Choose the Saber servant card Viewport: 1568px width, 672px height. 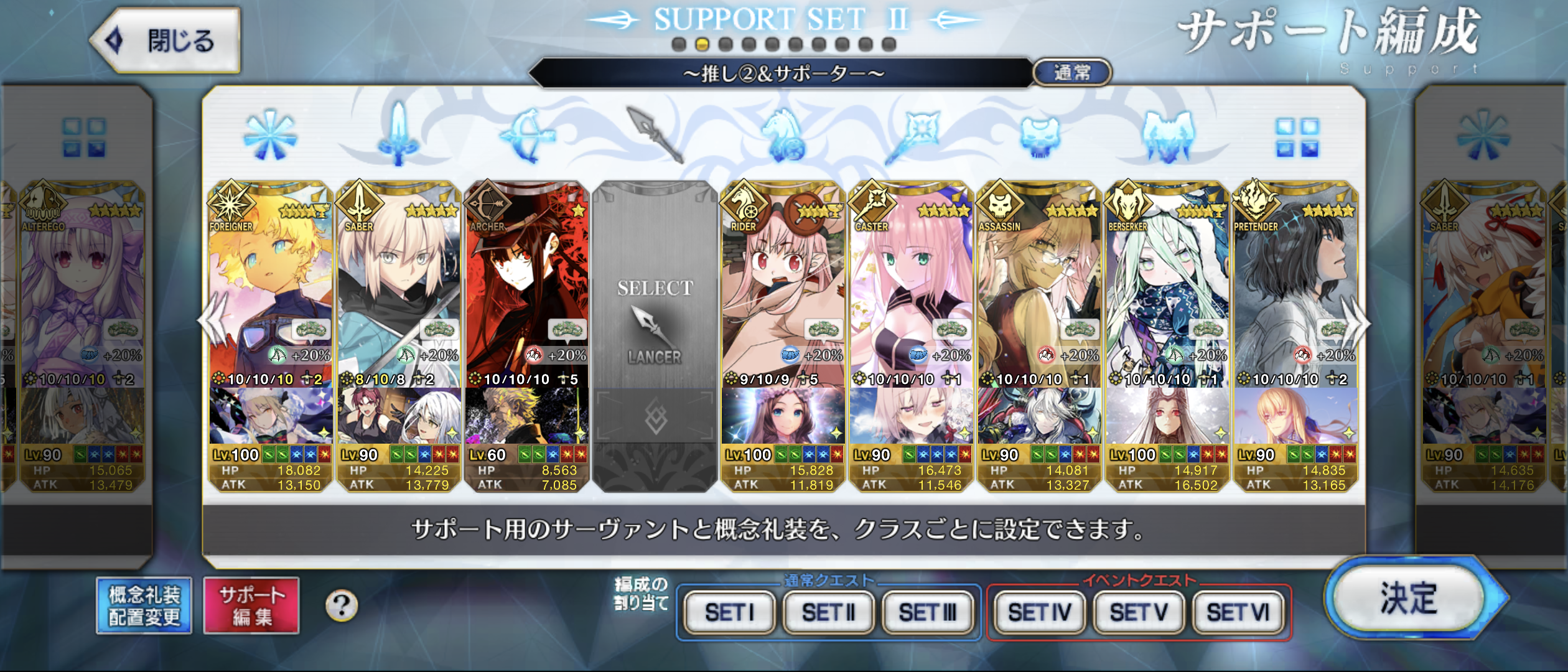tap(399, 286)
